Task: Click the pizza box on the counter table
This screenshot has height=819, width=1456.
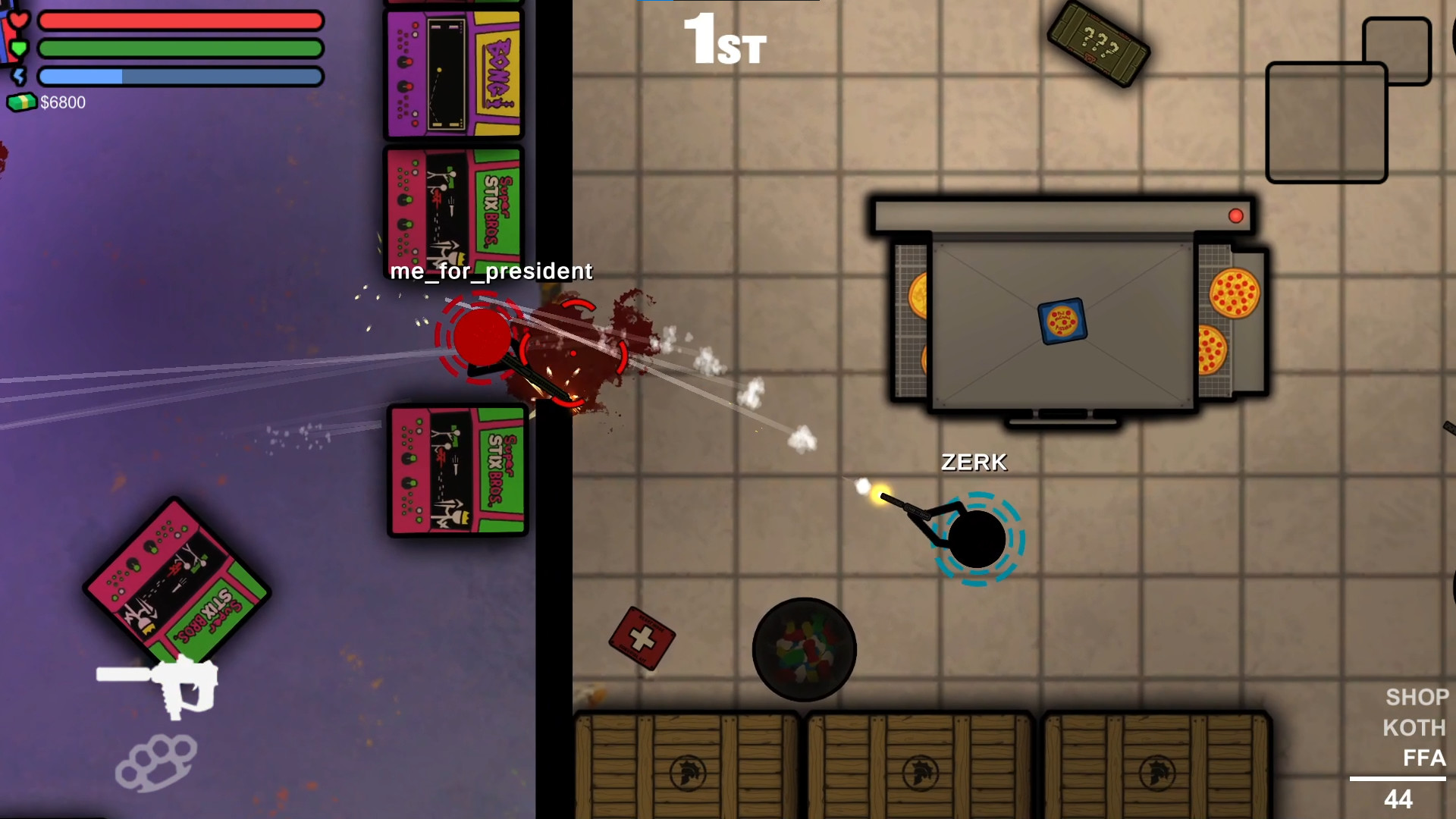Action: (1061, 320)
